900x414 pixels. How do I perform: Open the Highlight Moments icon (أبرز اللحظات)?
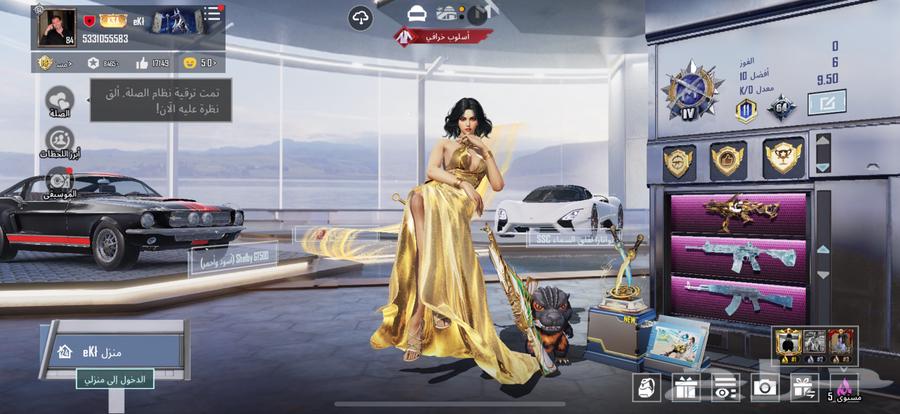click(x=58, y=140)
